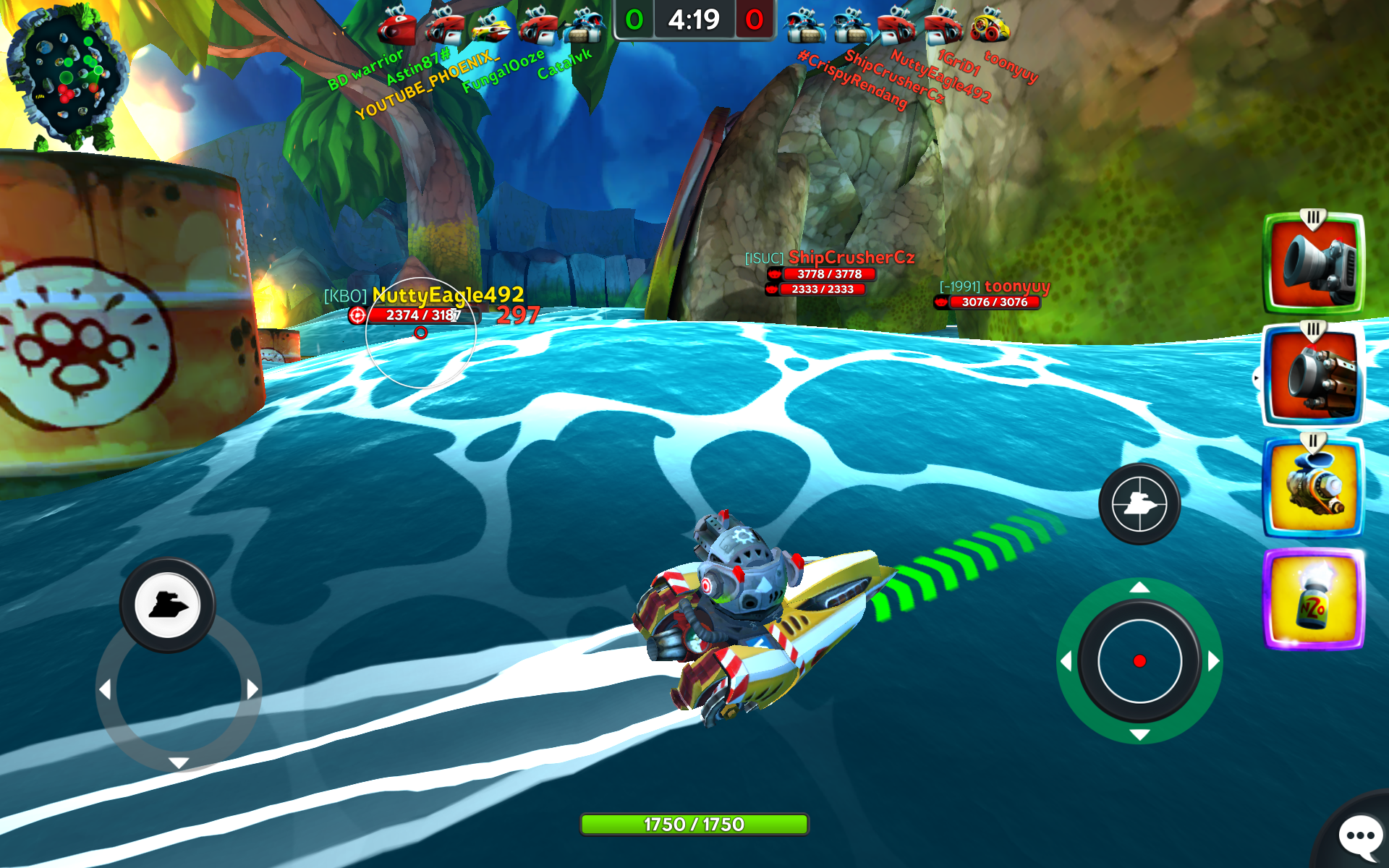Steer right with the steering ring's right arrow

point(252,689)
